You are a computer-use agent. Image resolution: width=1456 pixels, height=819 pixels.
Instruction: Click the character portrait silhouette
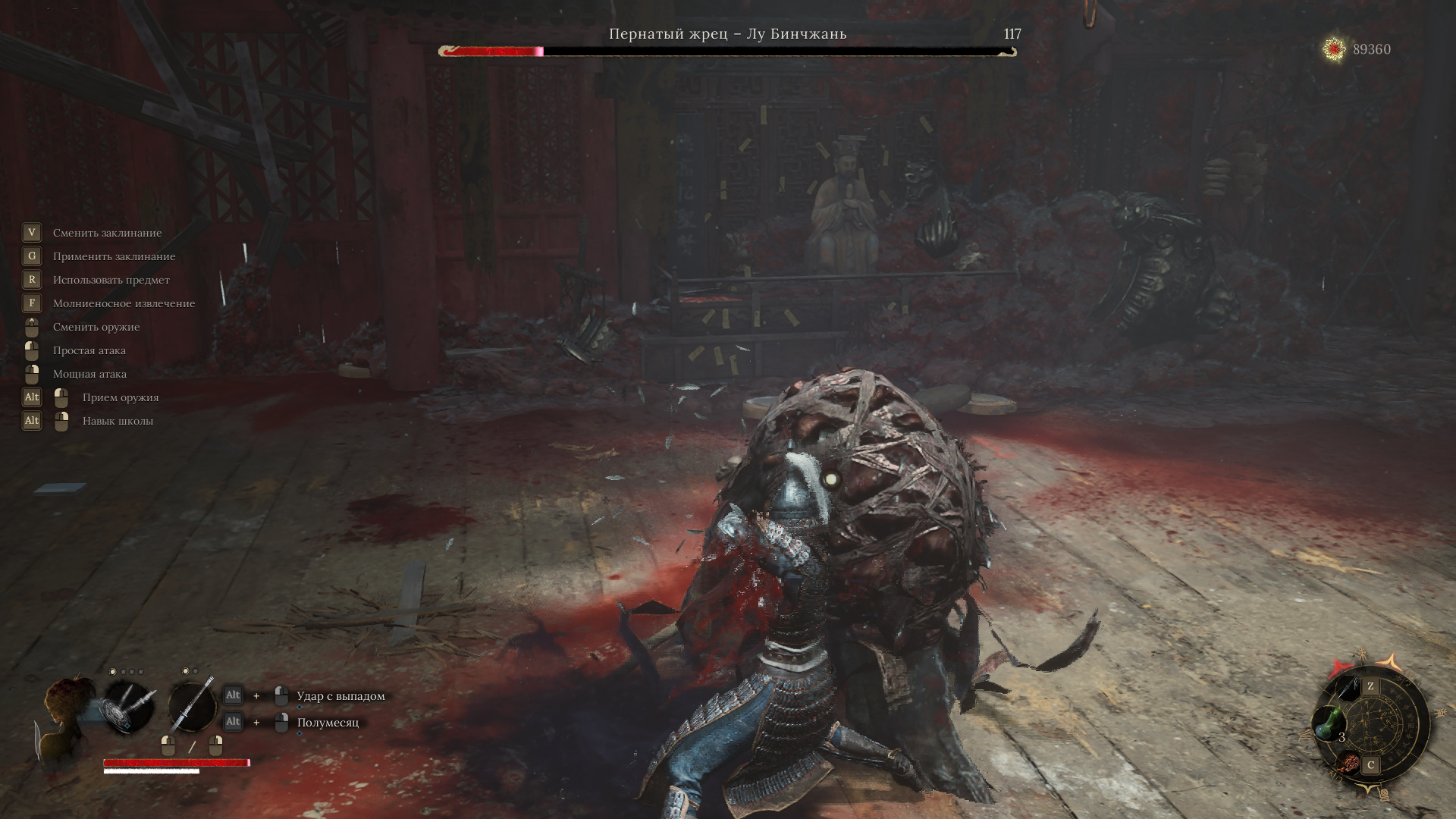[67, 713]
